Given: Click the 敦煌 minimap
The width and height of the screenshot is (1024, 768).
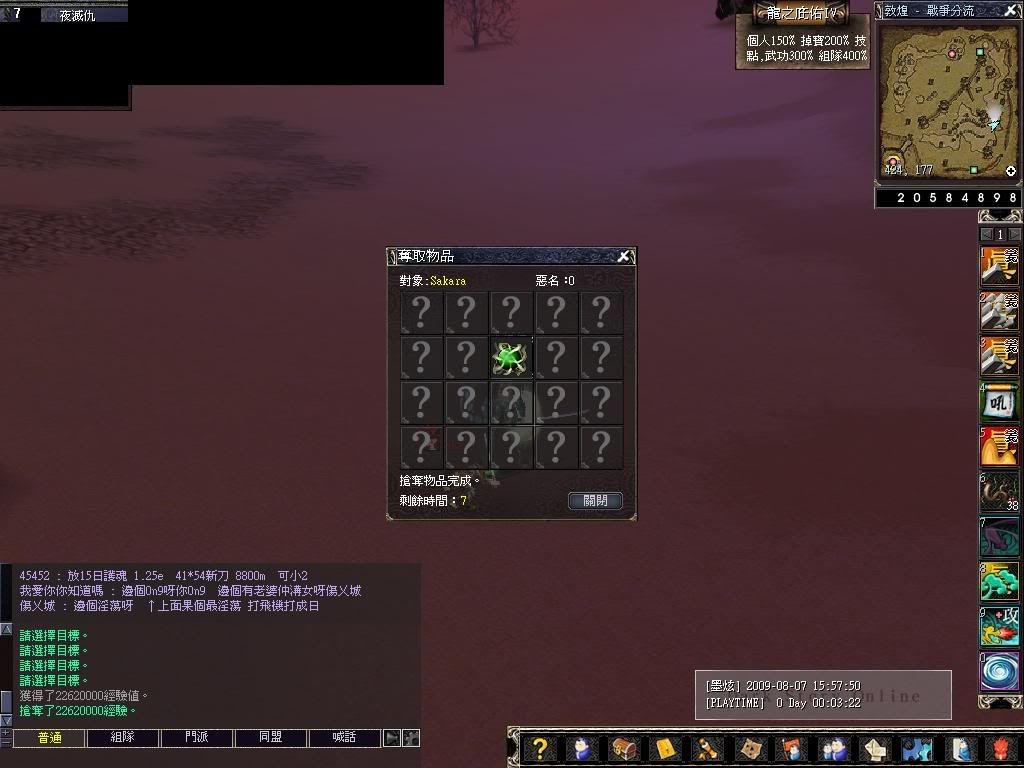Looking at the screenshot, I should click(948, 100).
